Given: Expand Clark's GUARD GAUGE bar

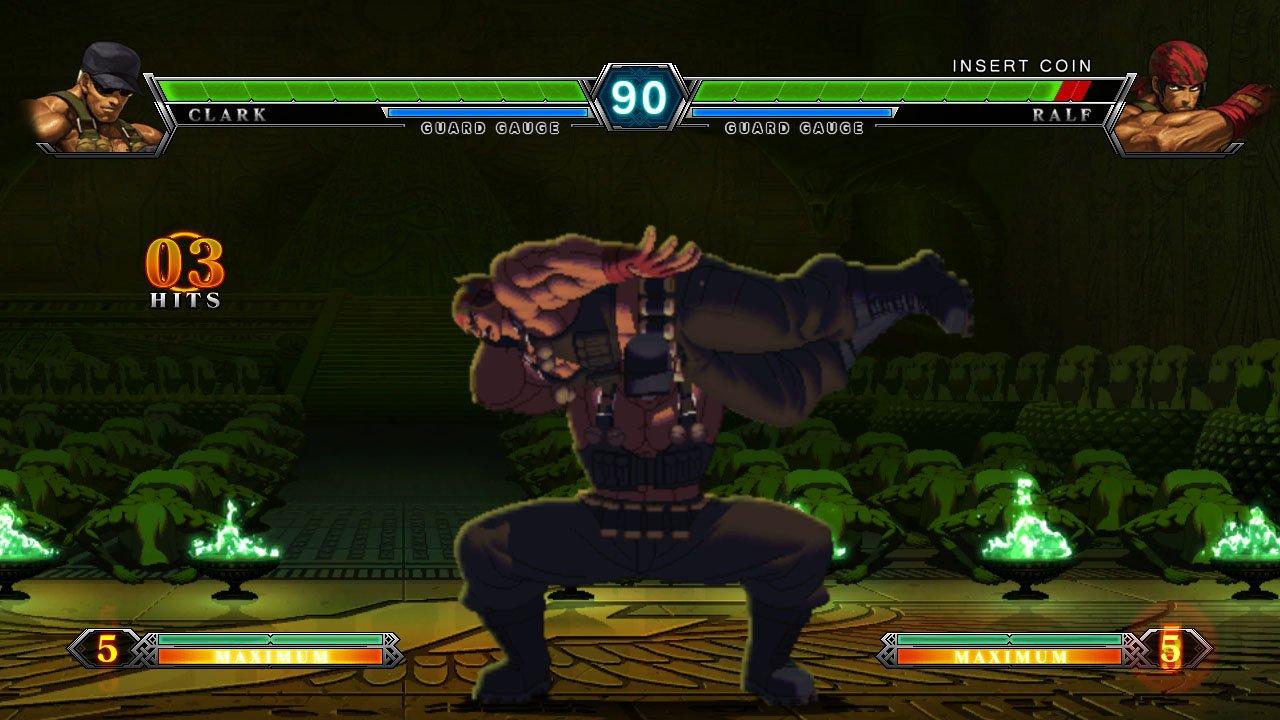Looking at the screenshot, I should coord(490,113).
